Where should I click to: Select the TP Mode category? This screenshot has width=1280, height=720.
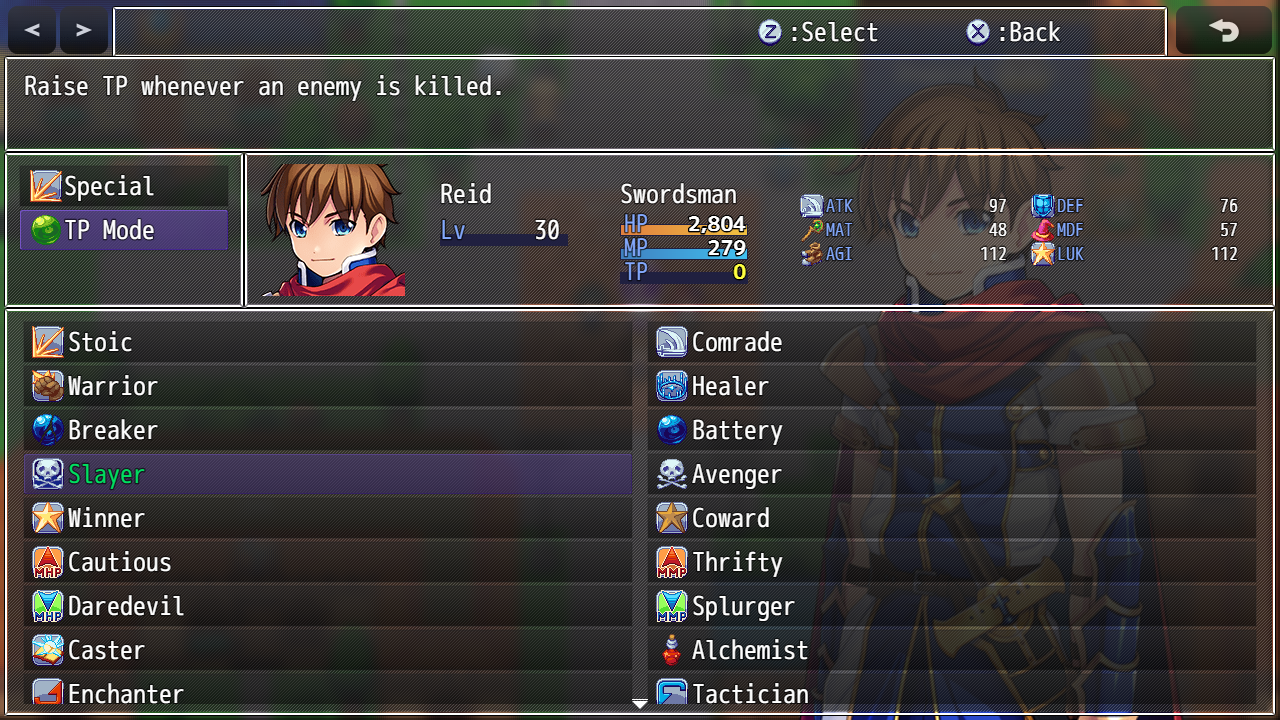point(125,231)
